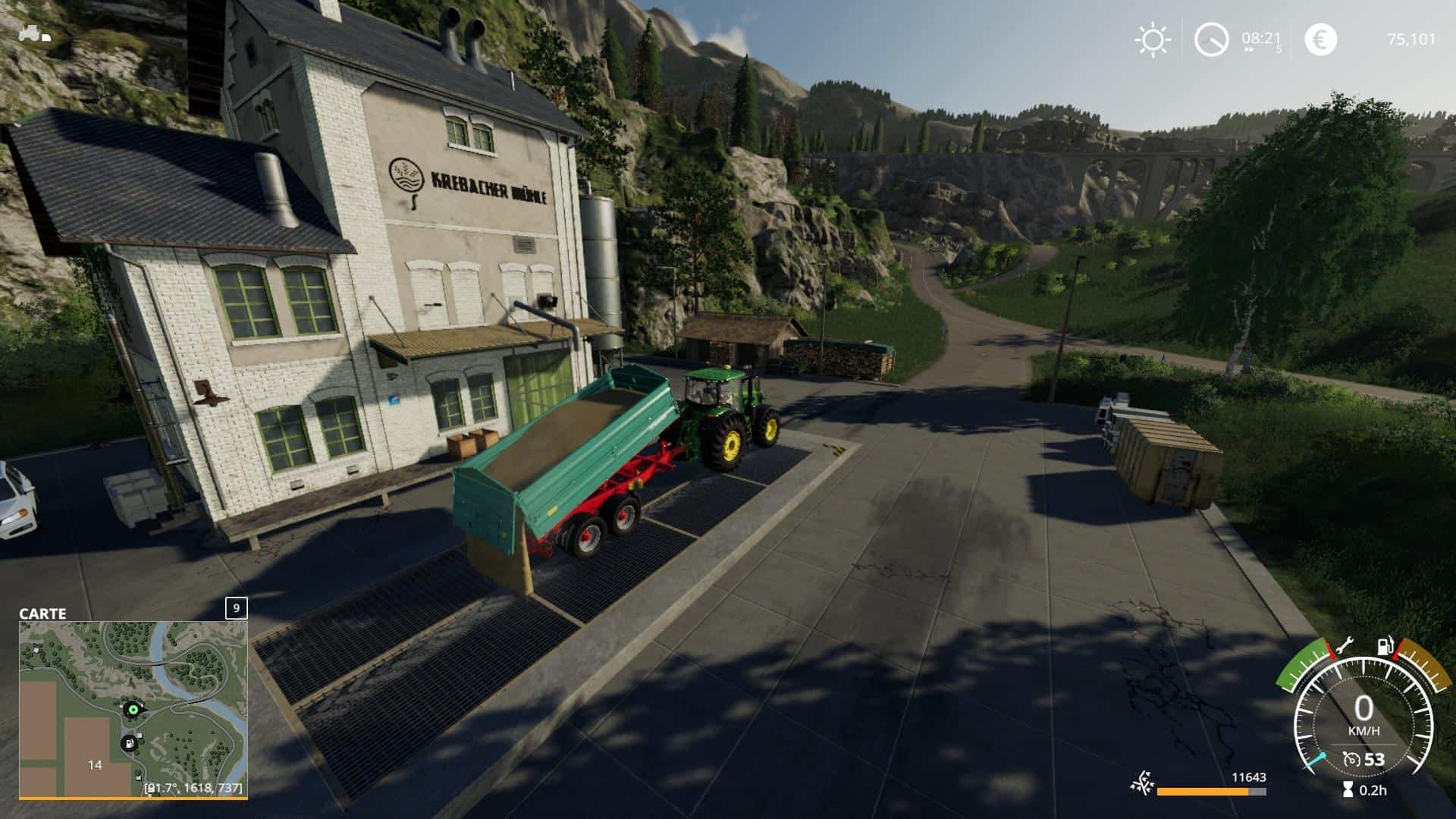Toggle the cruise control icon showing 53
The width and height of the screenshot is (1456, 819).
coord(1351,759)
